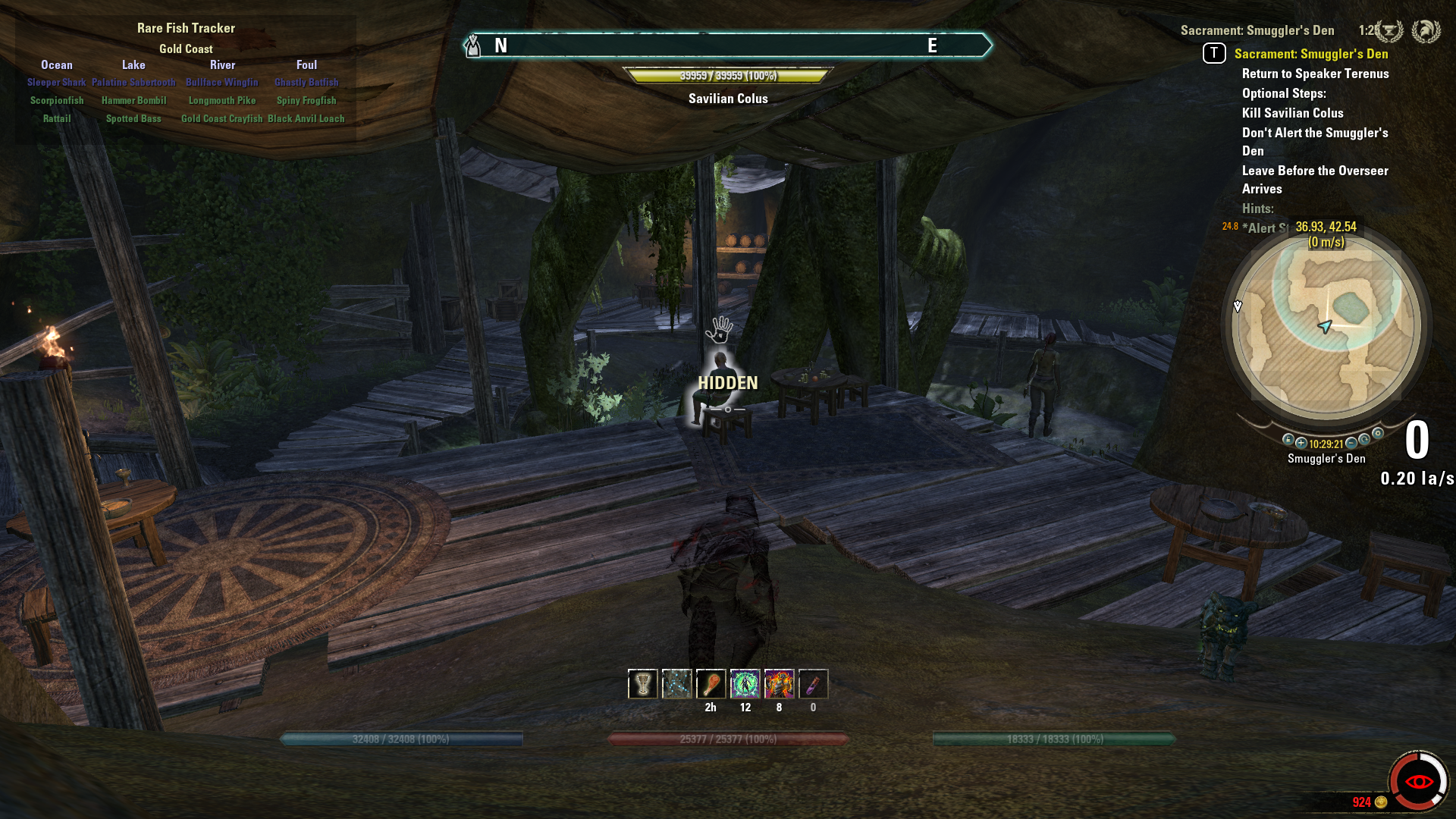Zoom in the minimap with plus button
This screenshot has width=1456, height=819.
1301,443
